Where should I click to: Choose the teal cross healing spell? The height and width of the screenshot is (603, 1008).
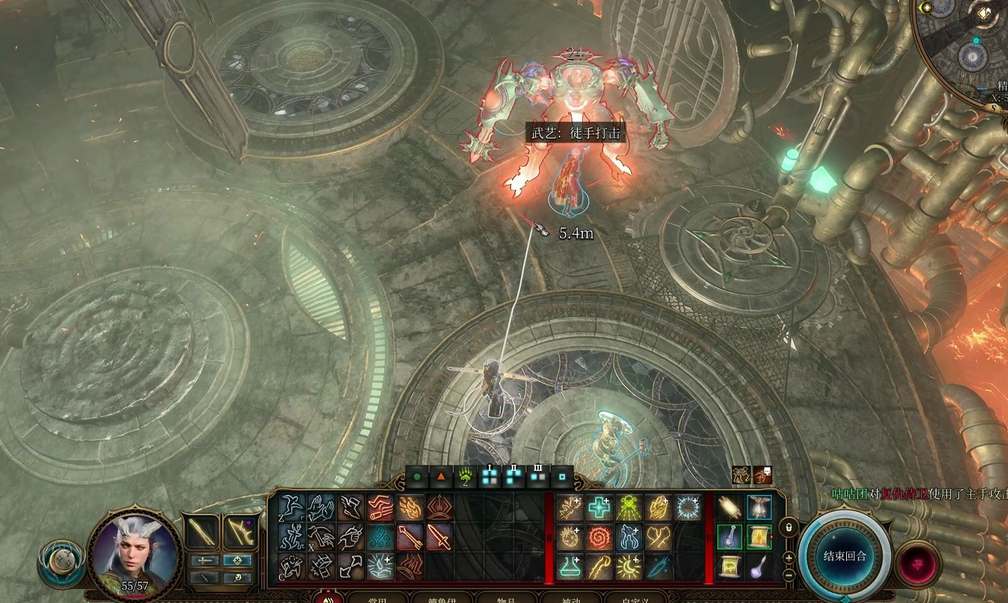[x=600, y=508]
